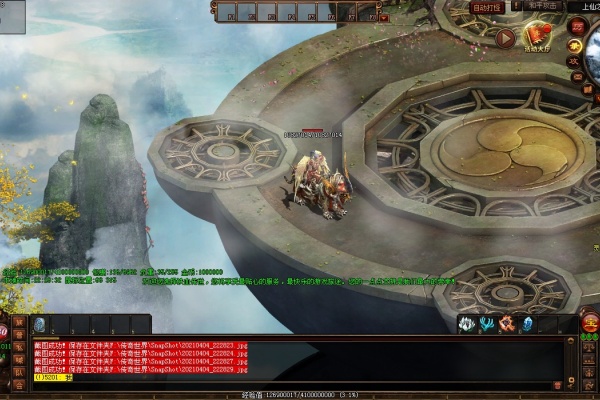Activate the white lotus skill
600x400 pixels.
pyautogui.click(x=467, y=324)
